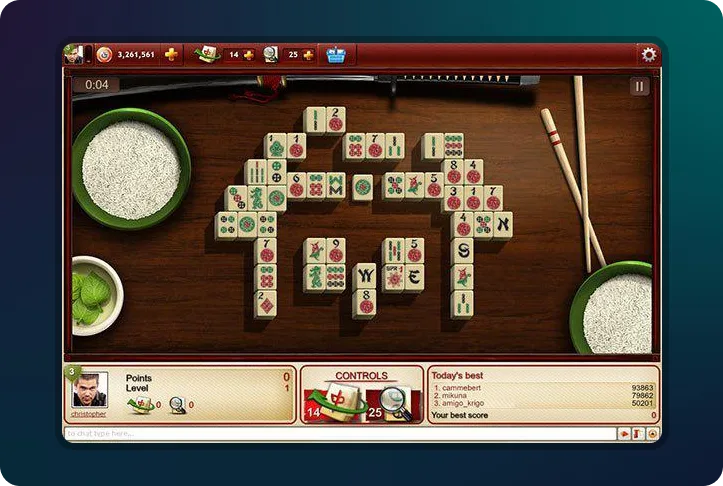Pick the West wind W tile
Screen dimensions: 723x486
366,274
